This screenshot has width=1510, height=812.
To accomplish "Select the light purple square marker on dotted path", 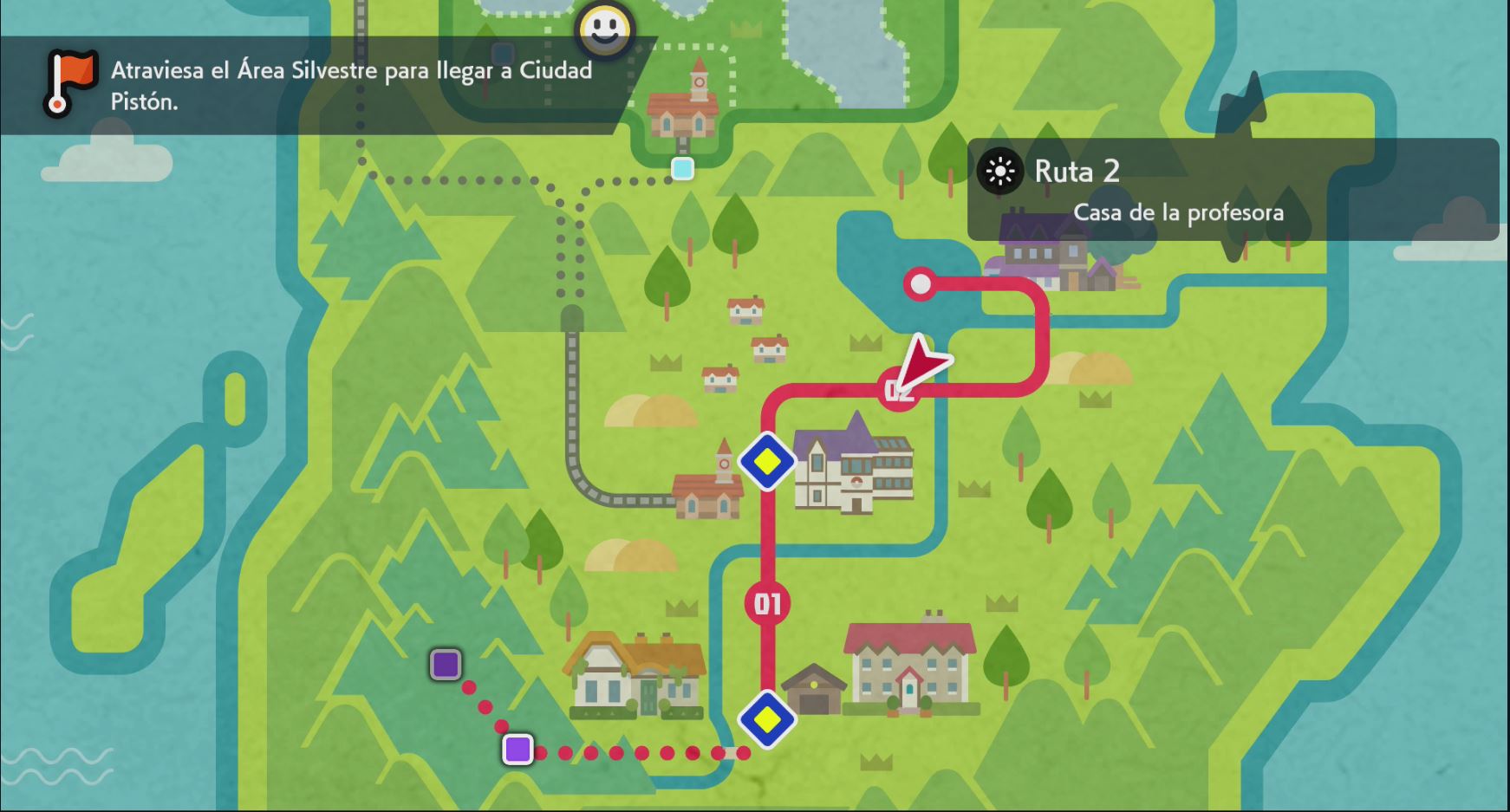I will [x=517, y=749].
